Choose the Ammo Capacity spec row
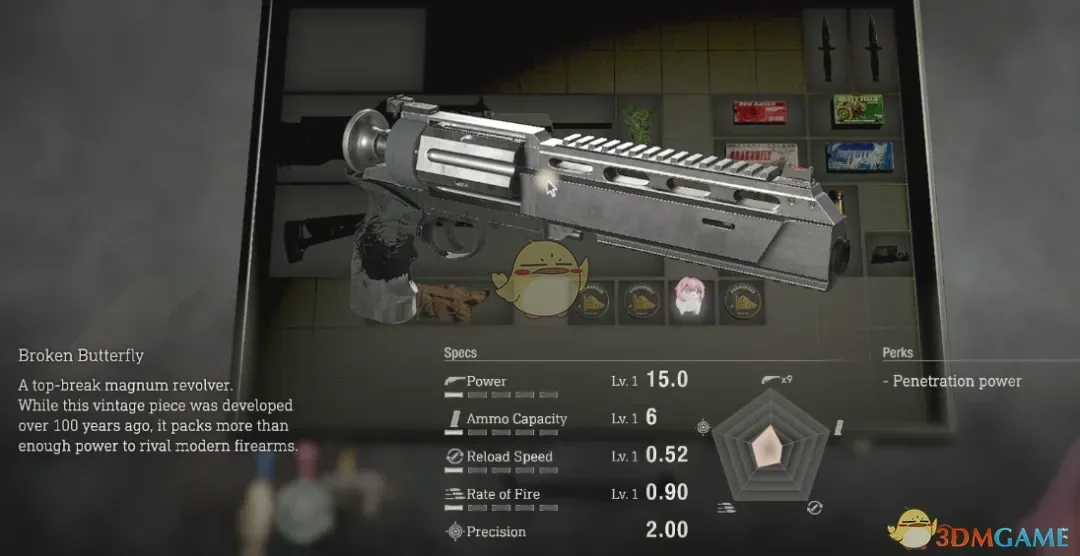 565,418
